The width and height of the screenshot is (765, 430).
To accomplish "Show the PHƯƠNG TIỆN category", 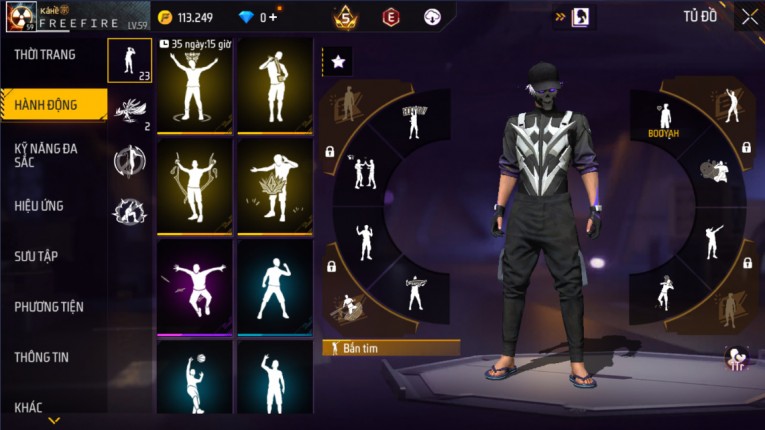I will [49, 307].
